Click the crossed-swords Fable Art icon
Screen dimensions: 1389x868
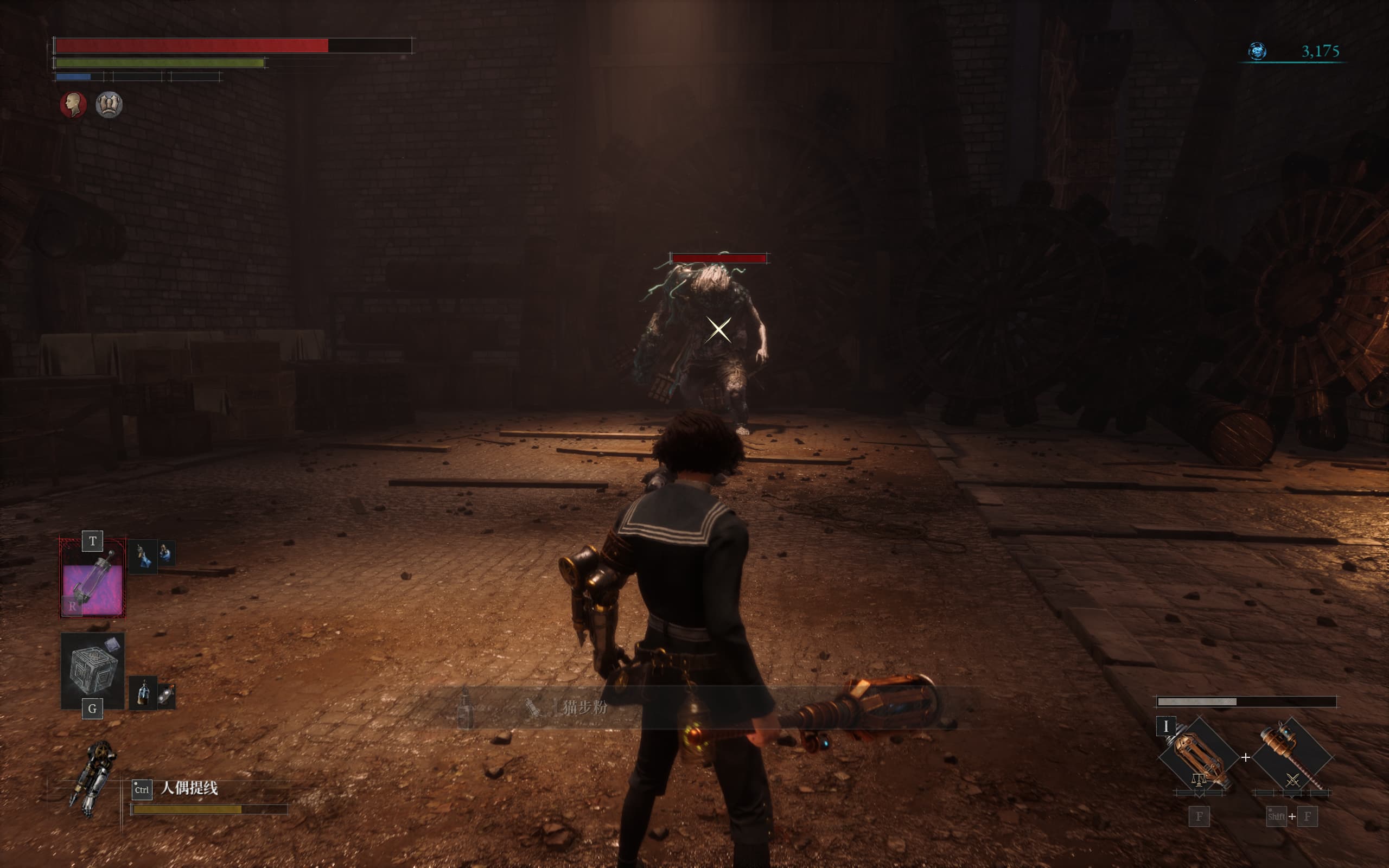coord(1292,780)
